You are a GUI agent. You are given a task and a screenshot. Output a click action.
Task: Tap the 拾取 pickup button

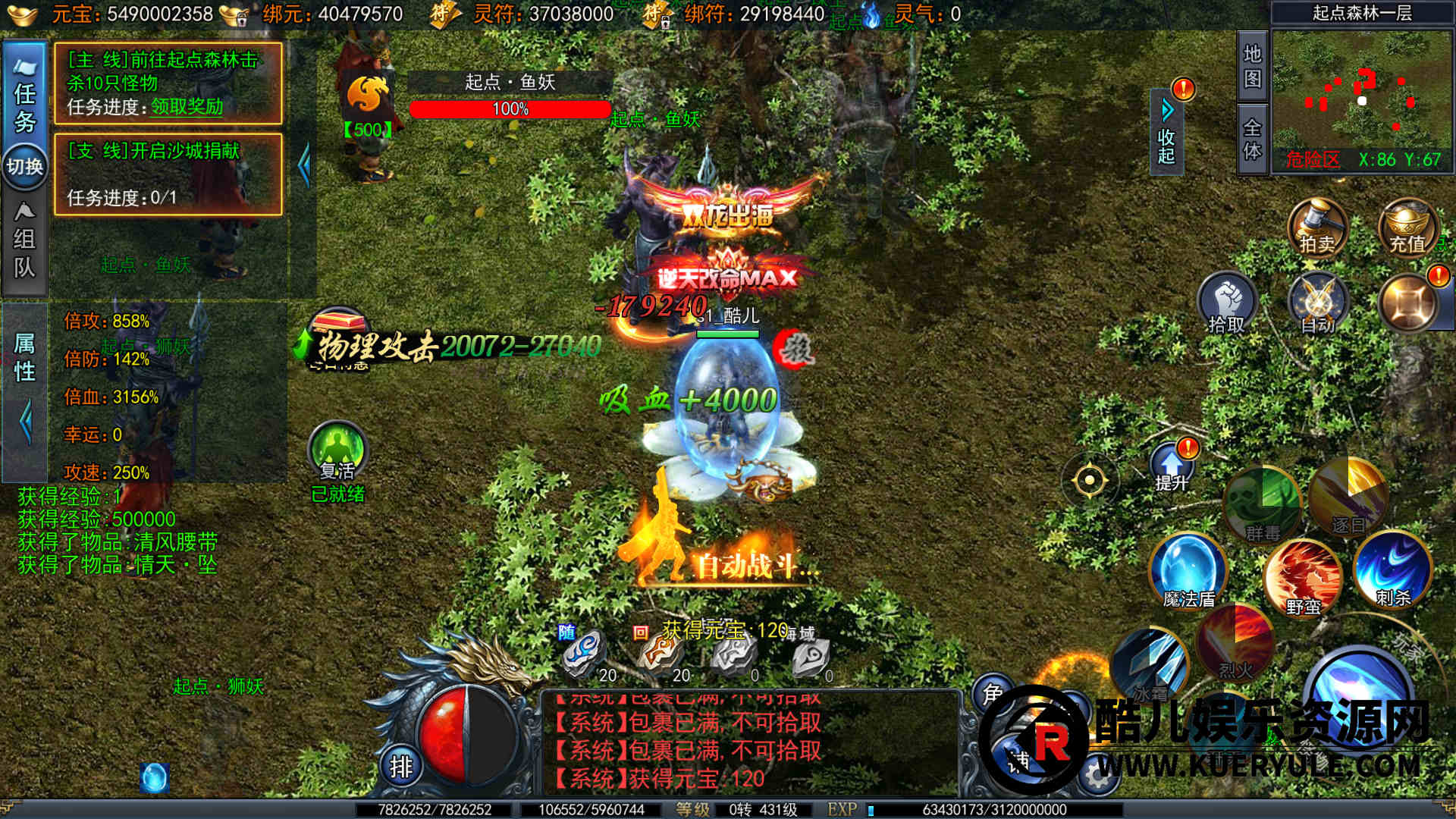pos(1227,303)
